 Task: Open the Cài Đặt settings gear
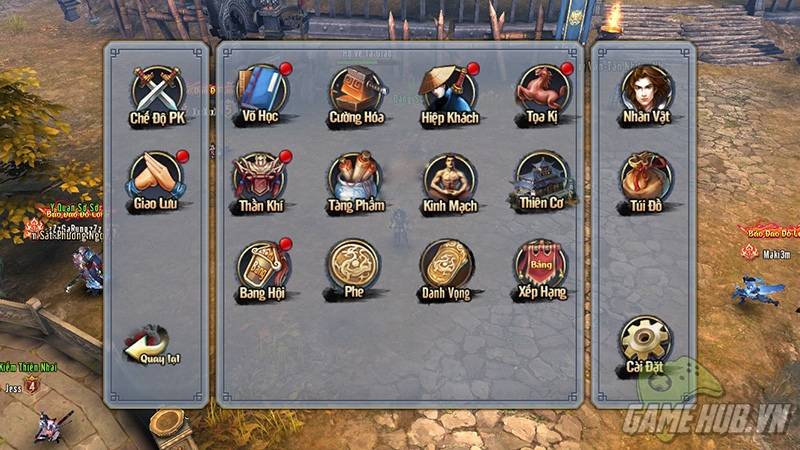click(x=645, y=342)
